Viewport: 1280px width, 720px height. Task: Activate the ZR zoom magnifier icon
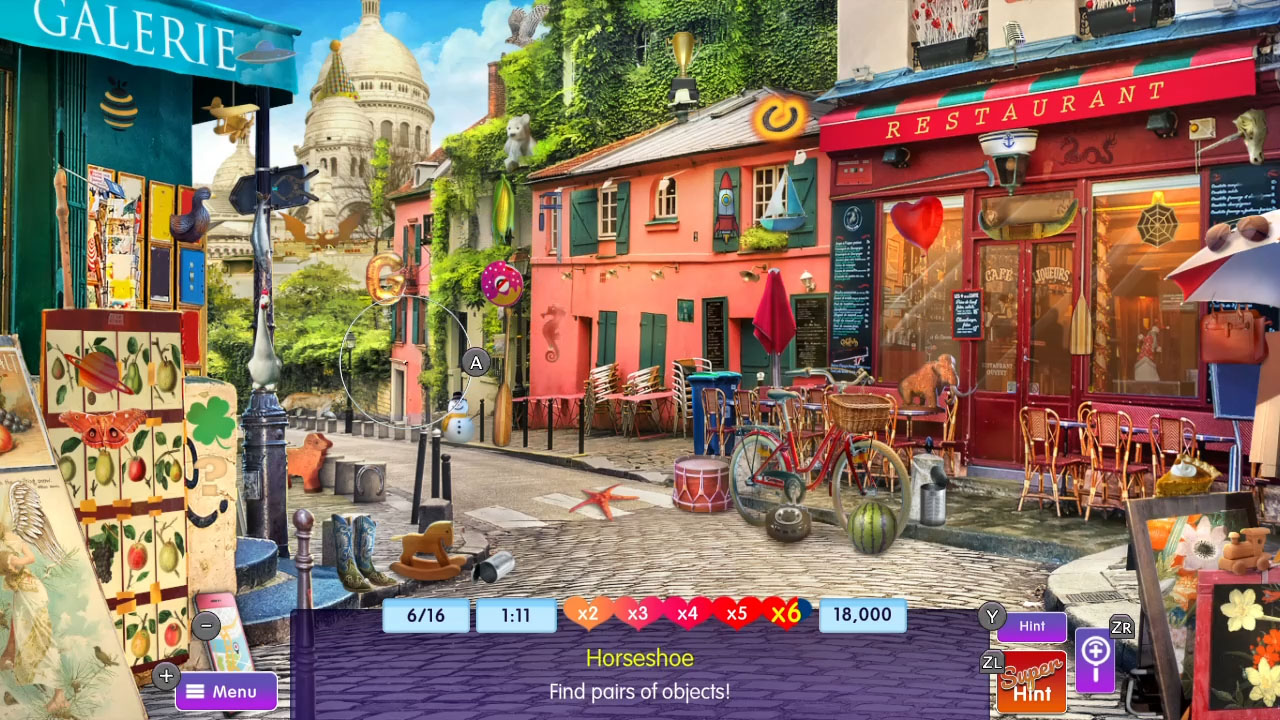pyautogui.click(x=1095, y=662)
